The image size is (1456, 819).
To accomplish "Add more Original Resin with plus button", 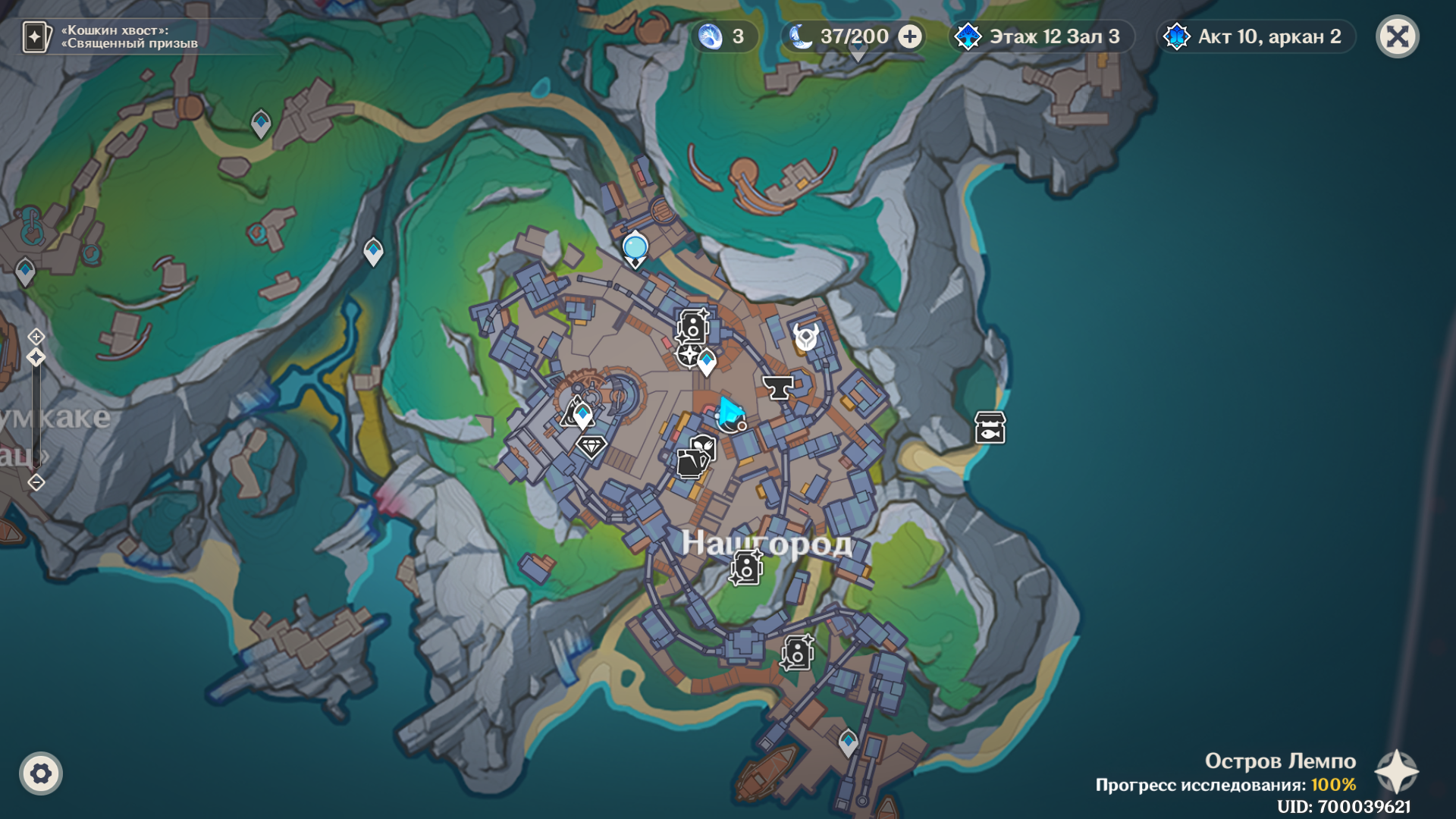I will 909,36.
